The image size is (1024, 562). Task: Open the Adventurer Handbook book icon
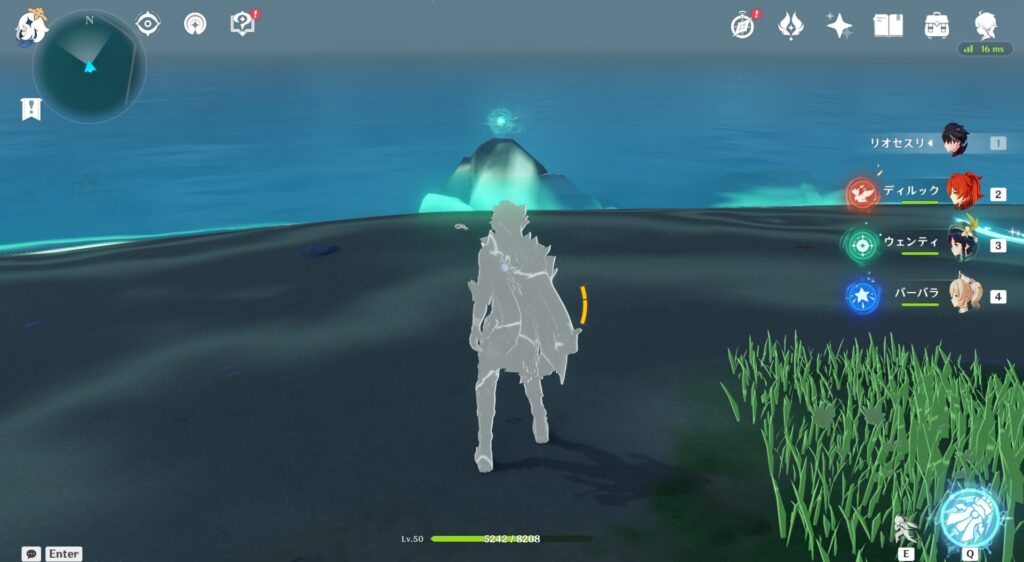[888, 25]
